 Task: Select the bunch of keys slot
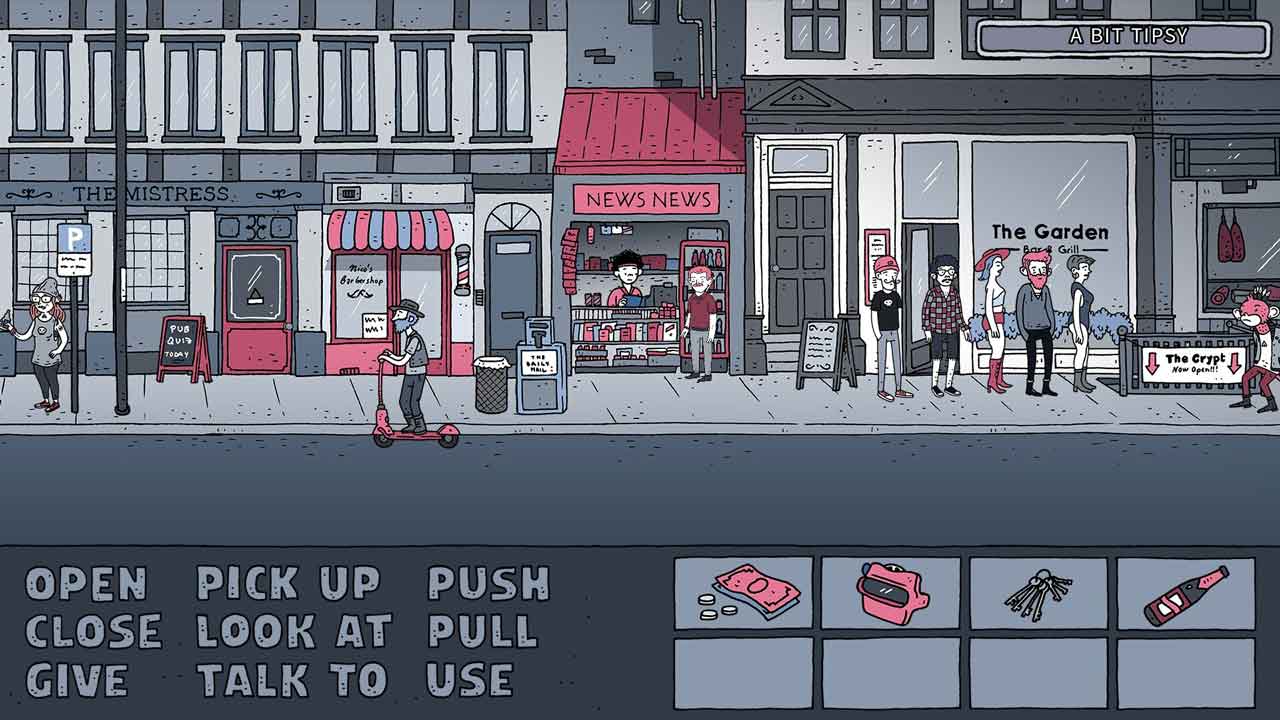click(x=1038, y=593)
